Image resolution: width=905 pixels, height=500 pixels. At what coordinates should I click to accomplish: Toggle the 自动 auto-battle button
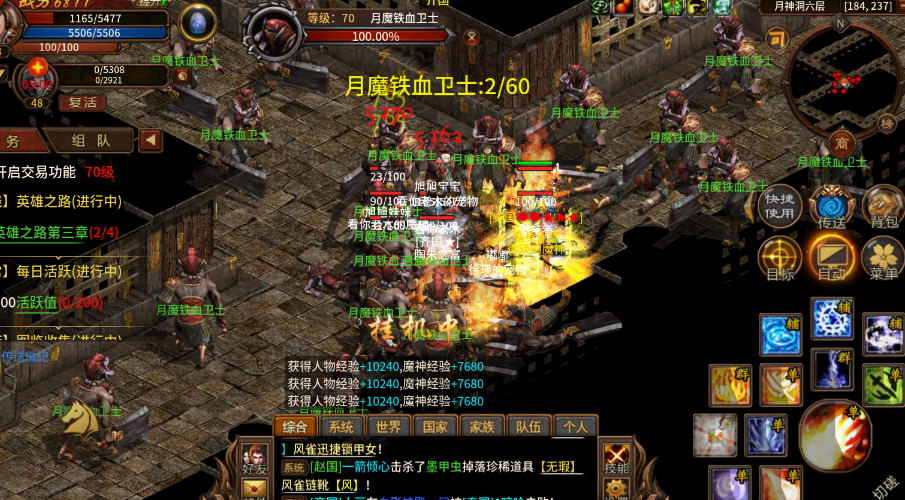pyautogui.click(x=831, y=256)
